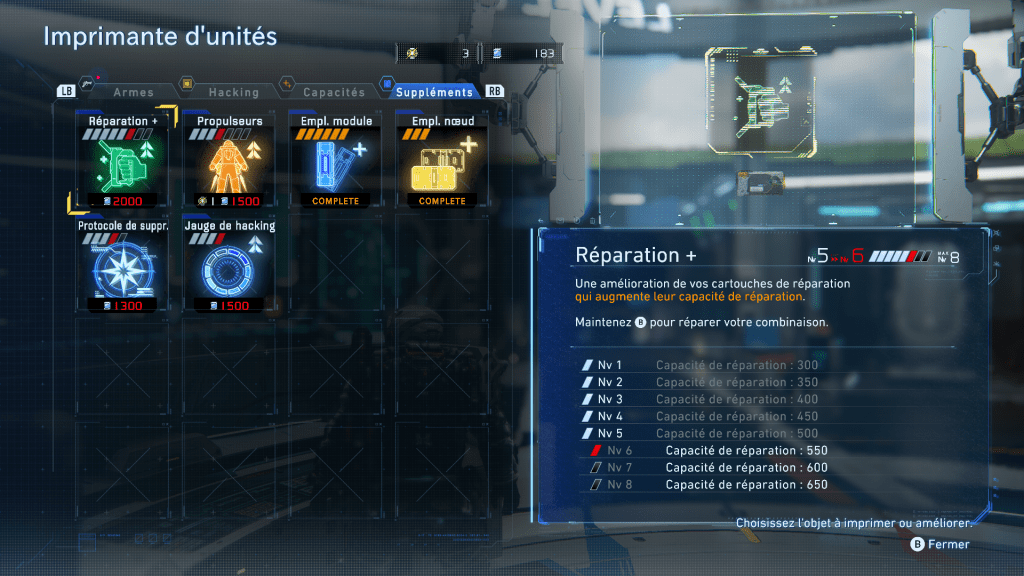Close the printer menu with Fermer

click(x=940, y=544)
